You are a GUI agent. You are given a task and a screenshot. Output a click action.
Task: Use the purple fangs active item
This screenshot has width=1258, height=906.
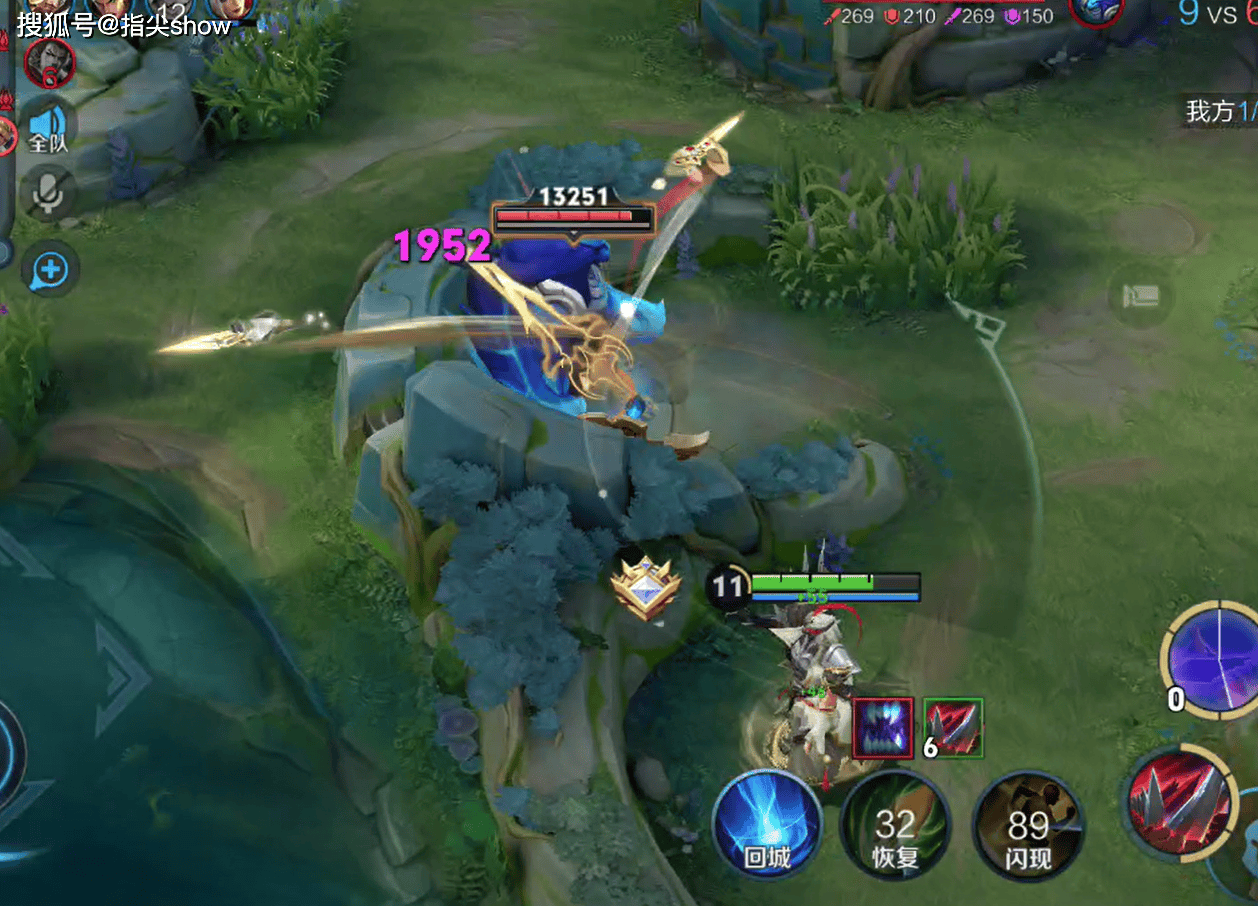[883, 728]
